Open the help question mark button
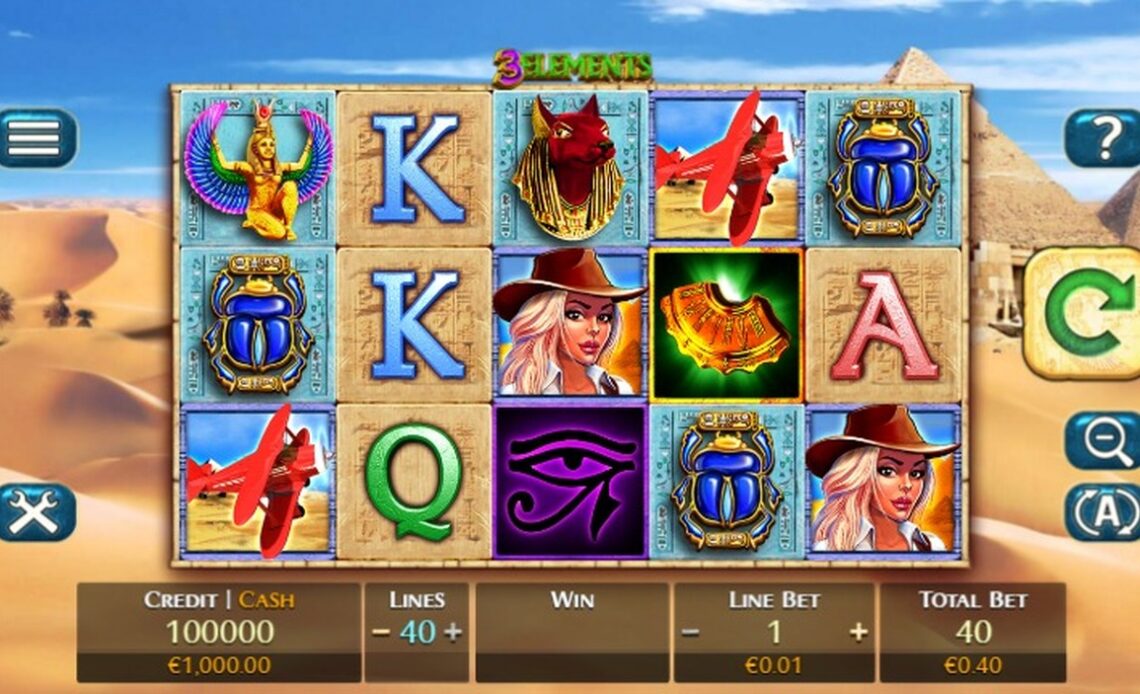1140x694 pixels. tap(1102, 138)
